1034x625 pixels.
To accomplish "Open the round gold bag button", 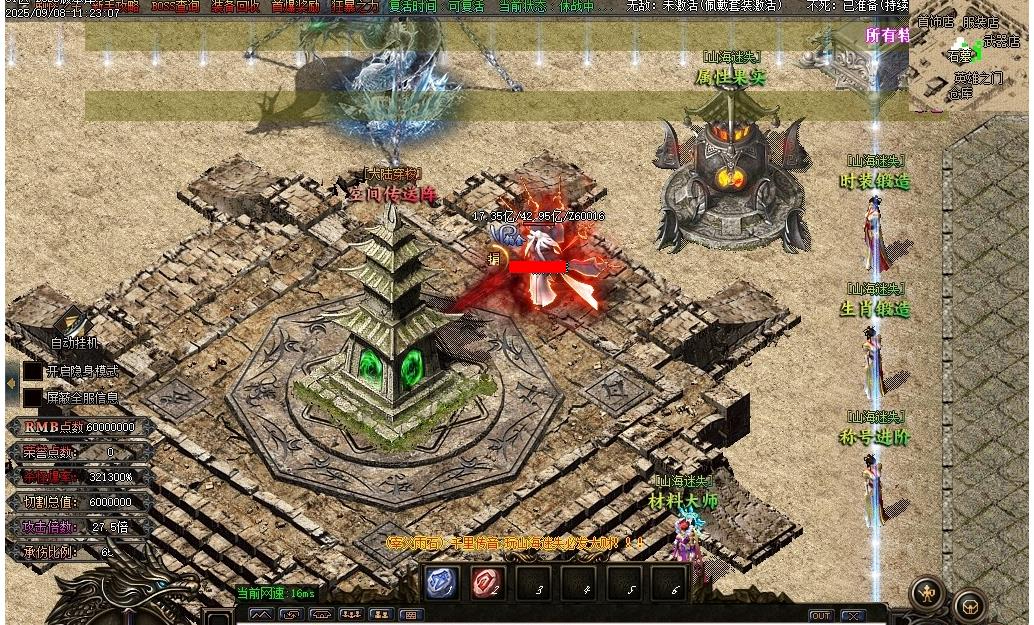I will pos(969,605).
